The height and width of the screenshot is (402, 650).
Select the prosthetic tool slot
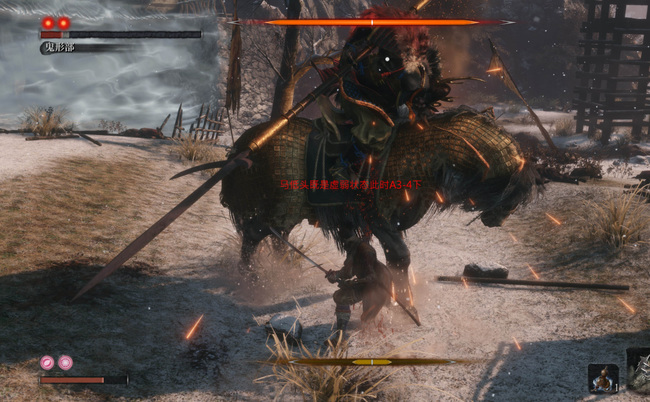point(639,366)
